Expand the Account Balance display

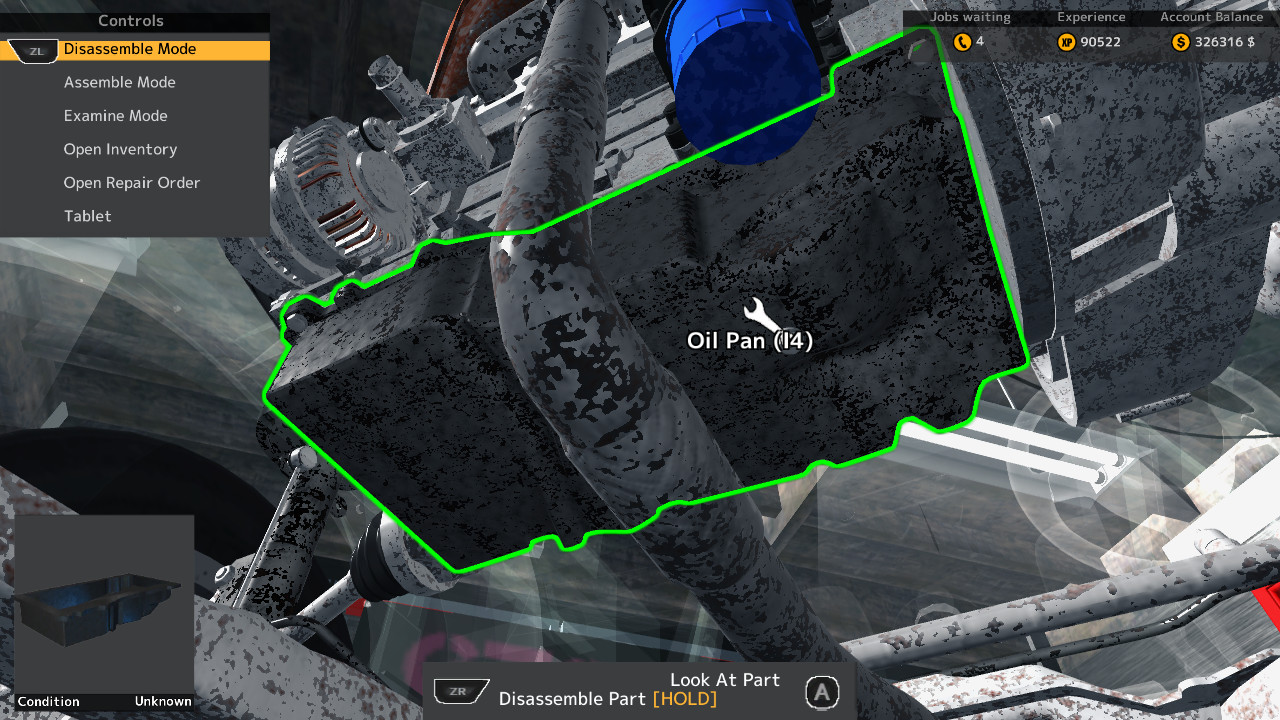[1210, 17]
